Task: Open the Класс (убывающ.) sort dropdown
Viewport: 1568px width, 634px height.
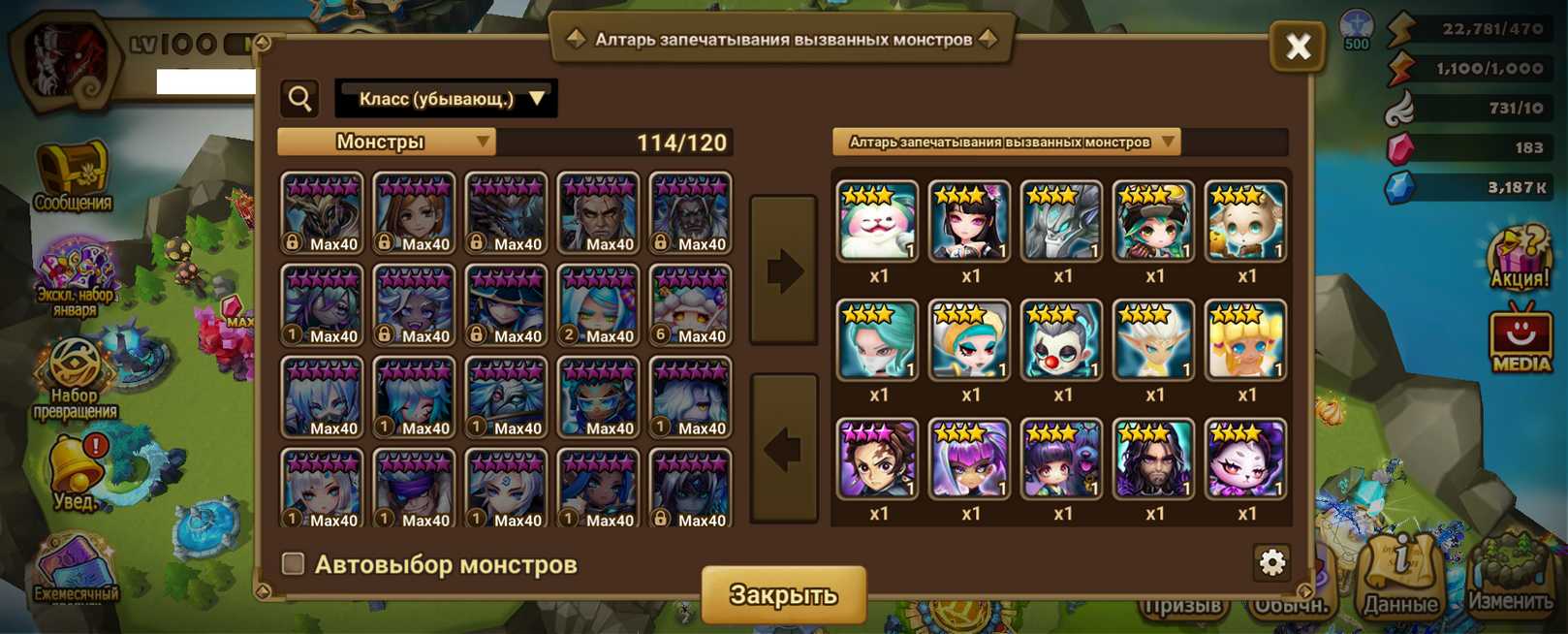Action: 446,99
